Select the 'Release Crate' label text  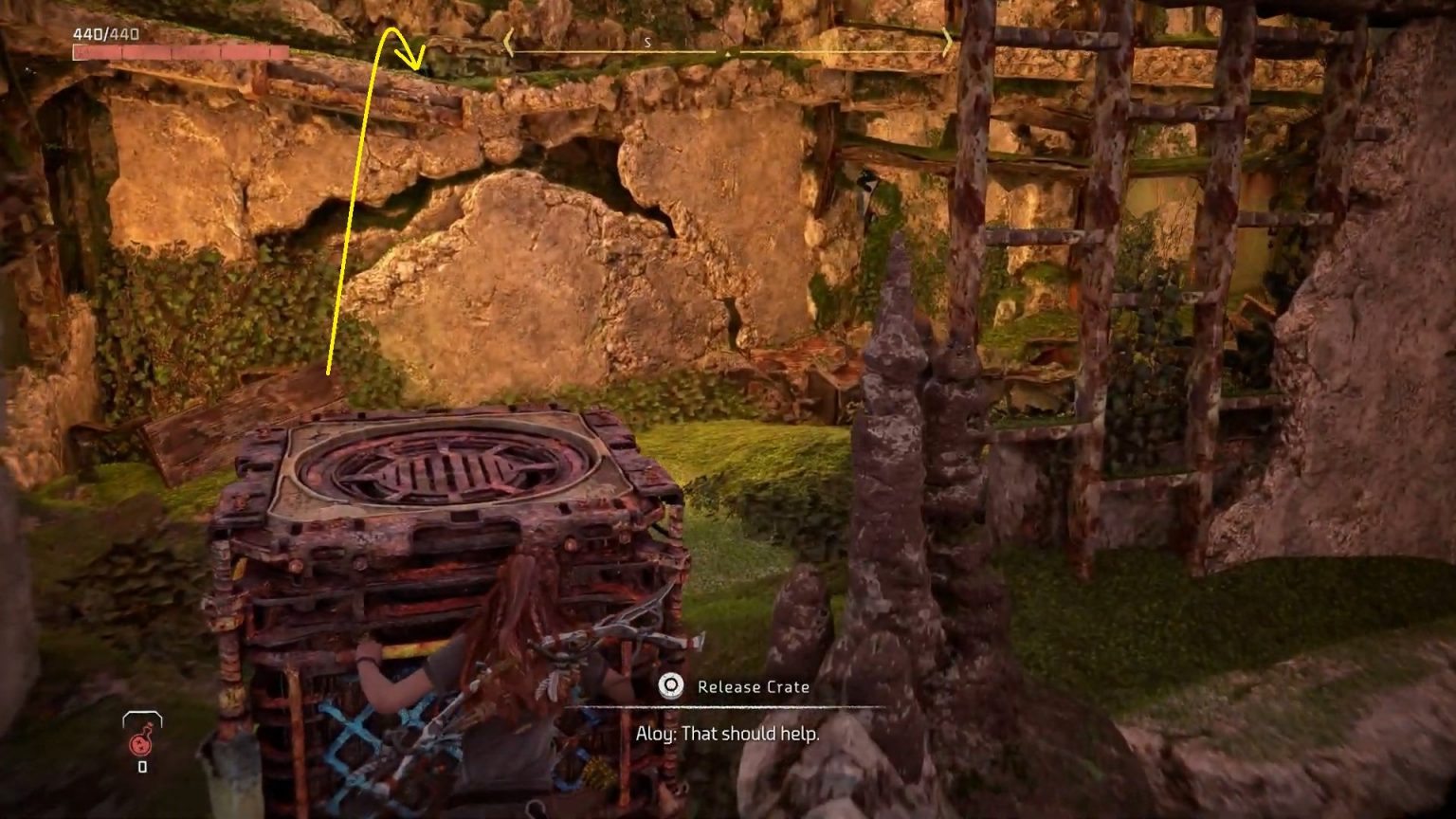pyautogui.click(x=752, y=686)
